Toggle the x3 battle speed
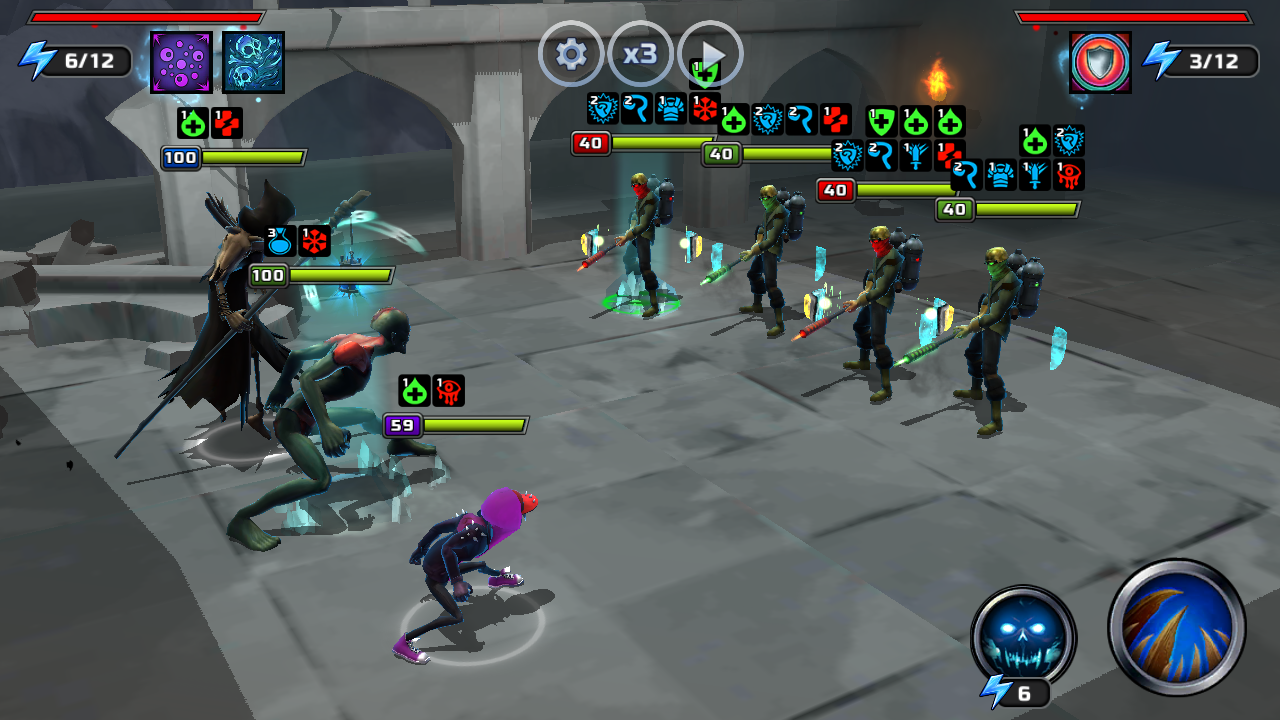The image size is (1280, 720). pos(640,54)
